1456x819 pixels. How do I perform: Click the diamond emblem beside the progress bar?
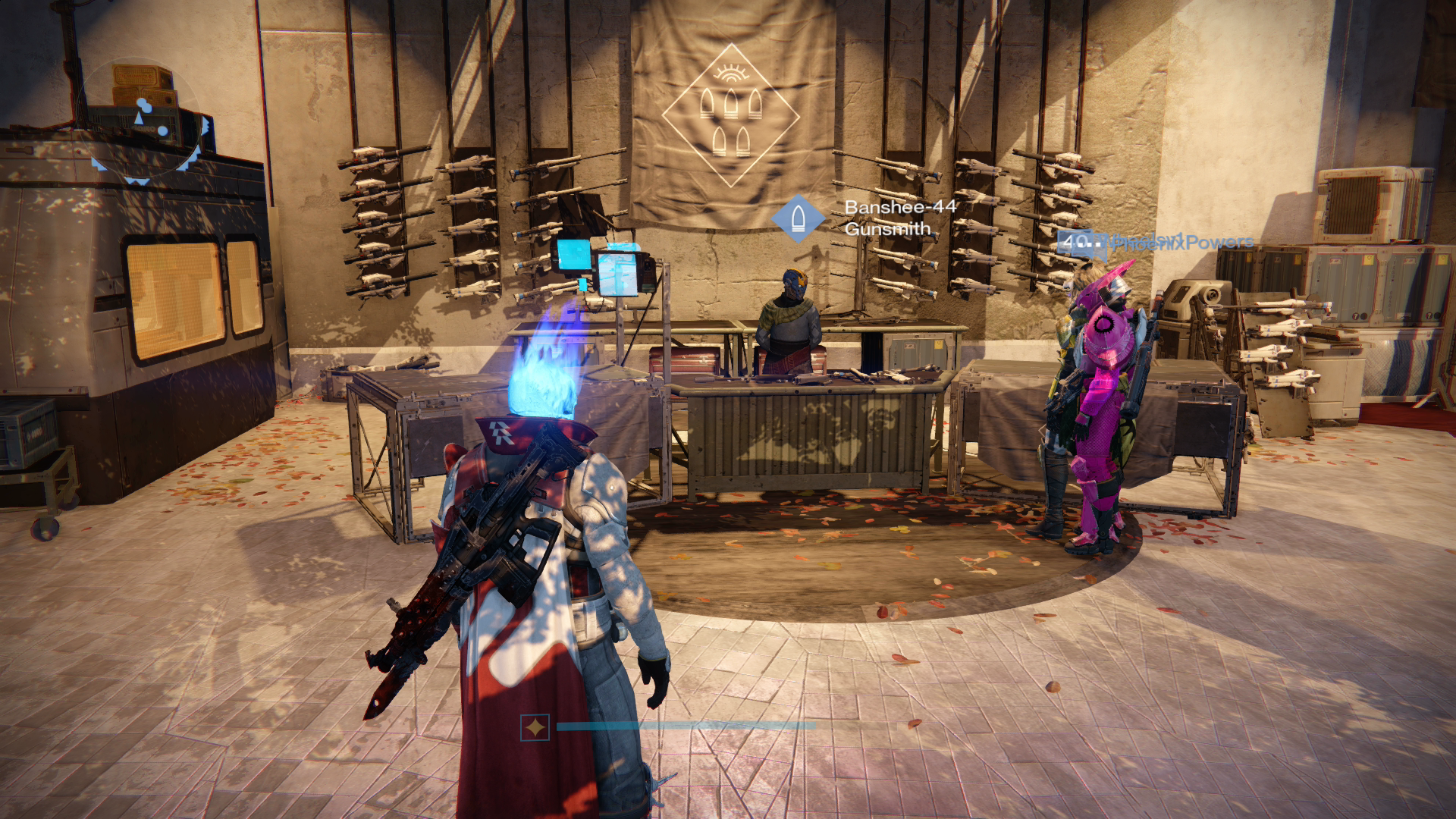pyautogui.click(x=535, y=727)
